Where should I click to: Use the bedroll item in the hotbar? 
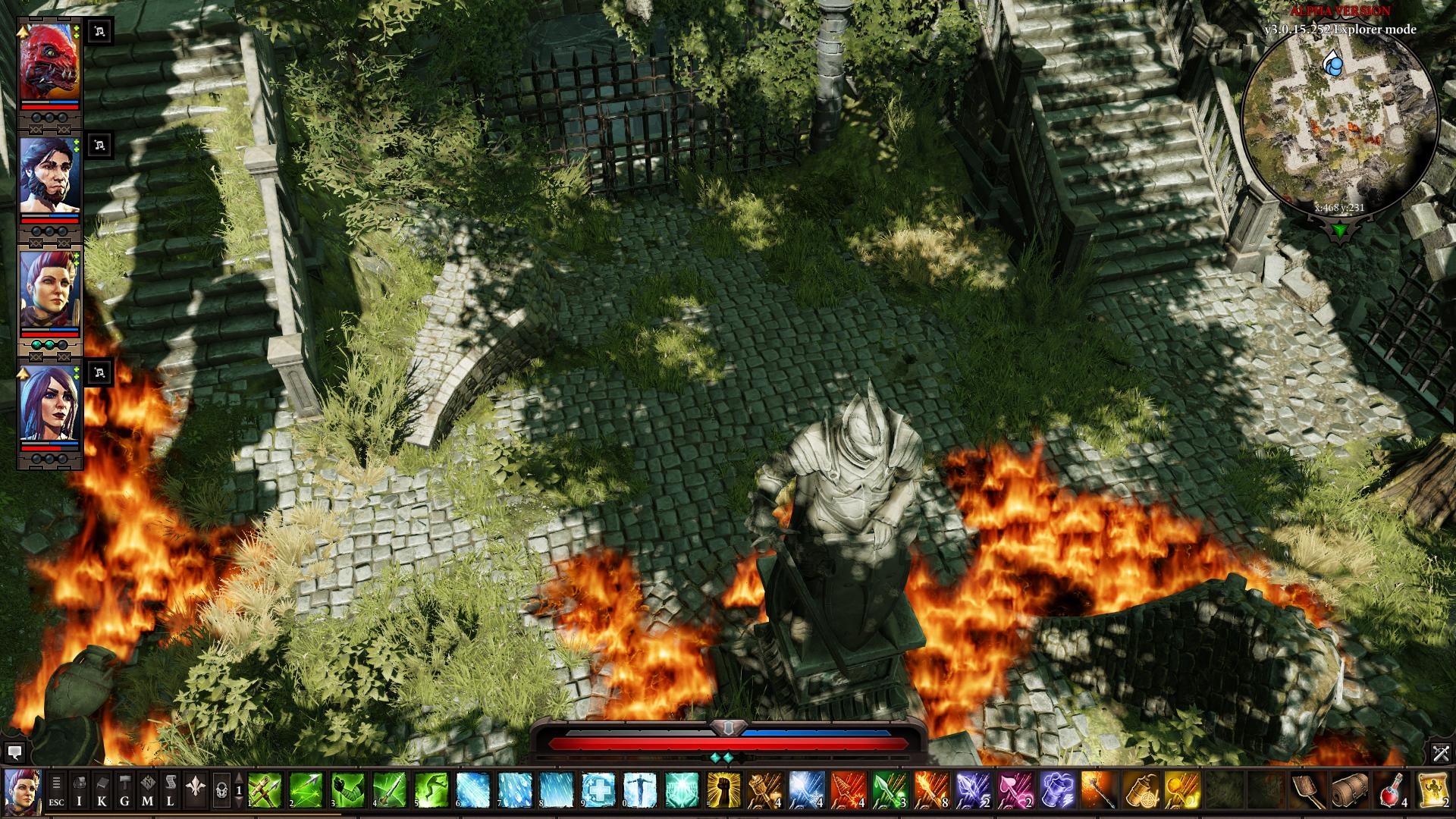coord(1350,792)
